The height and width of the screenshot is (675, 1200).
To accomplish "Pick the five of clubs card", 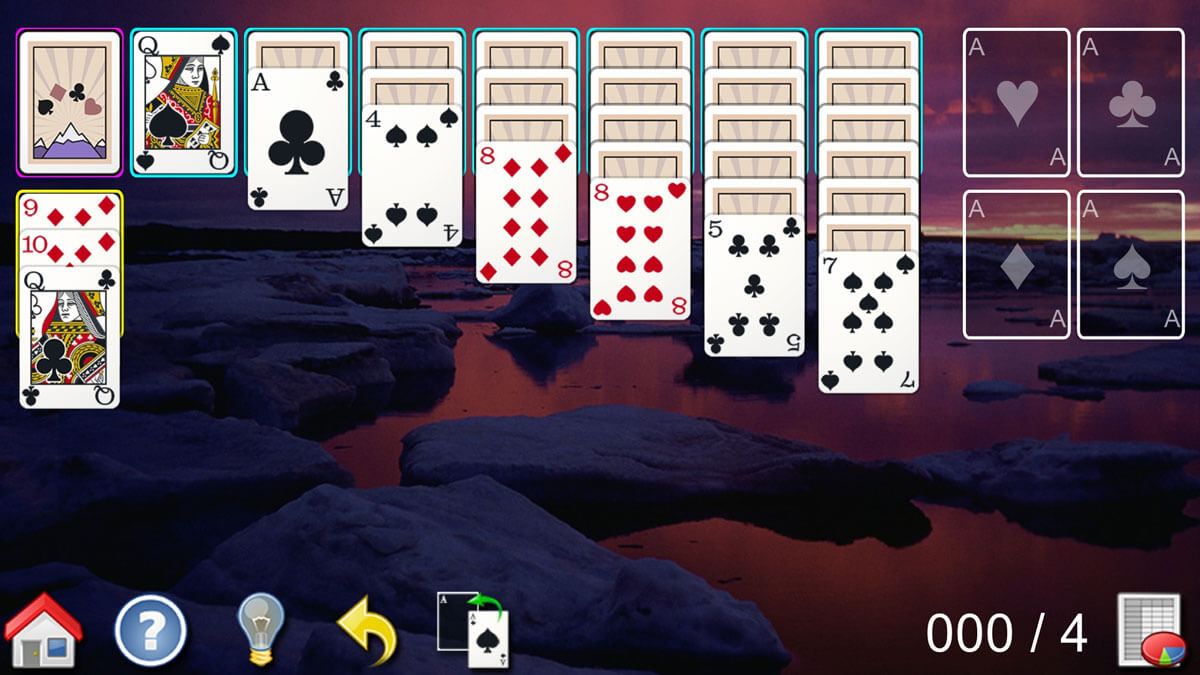I will tap(754, 285).
